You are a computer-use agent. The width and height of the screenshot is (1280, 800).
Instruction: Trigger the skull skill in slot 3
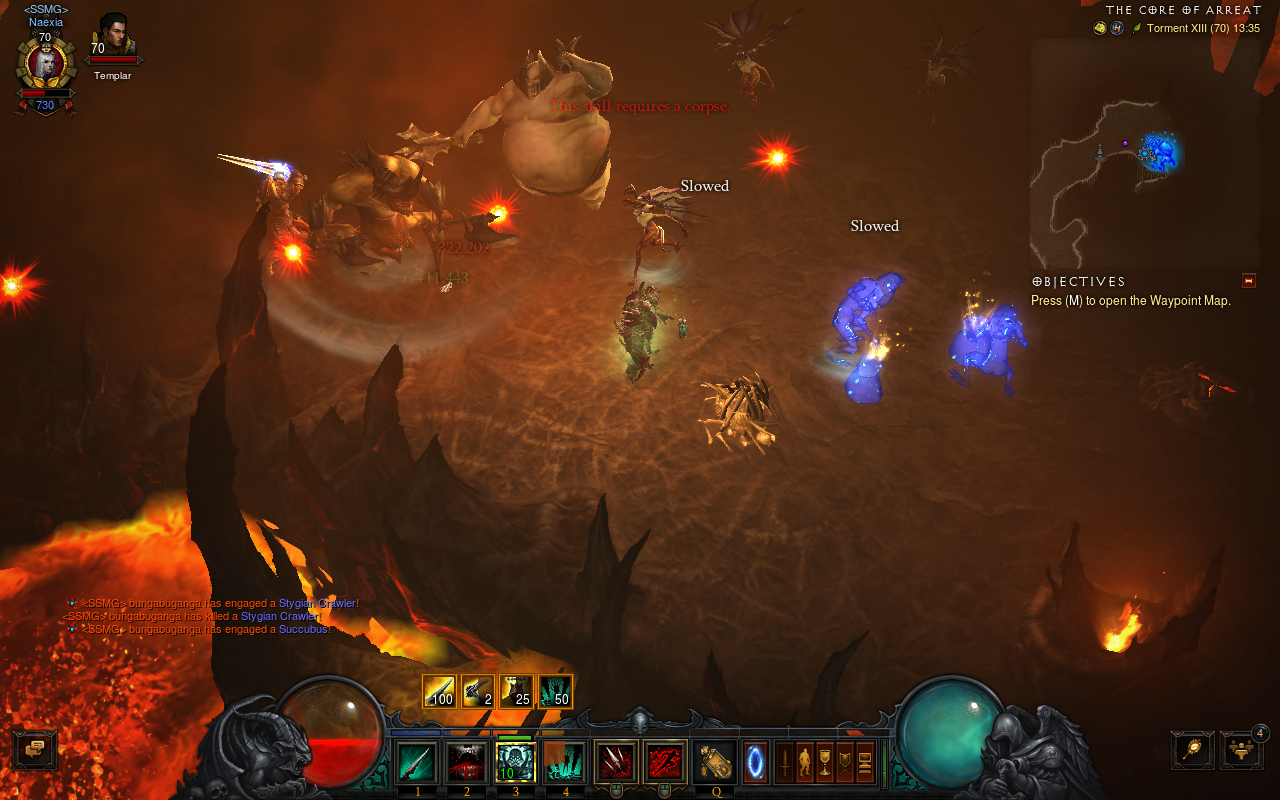(516, 762)
